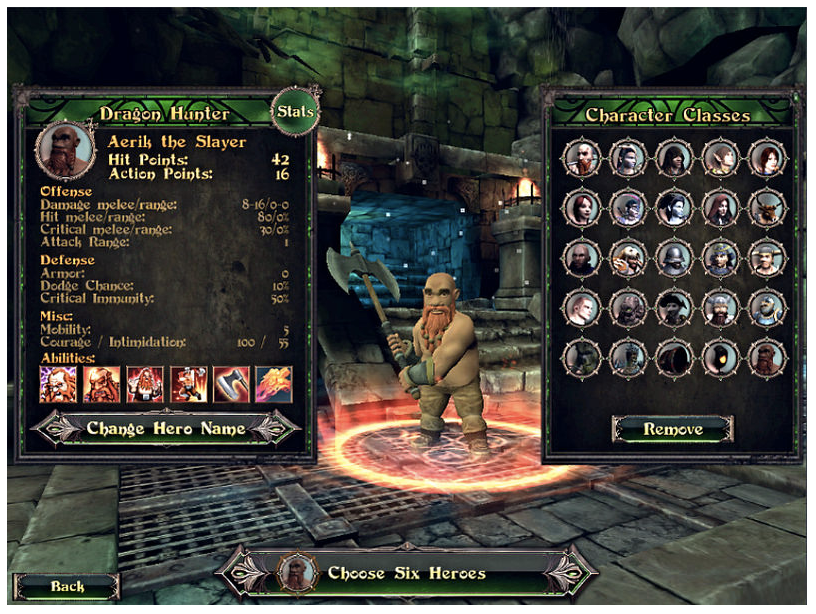The height and width of the screenshot is (614, 816).
Task: Remove the selected hero
Action: point(672,429)
